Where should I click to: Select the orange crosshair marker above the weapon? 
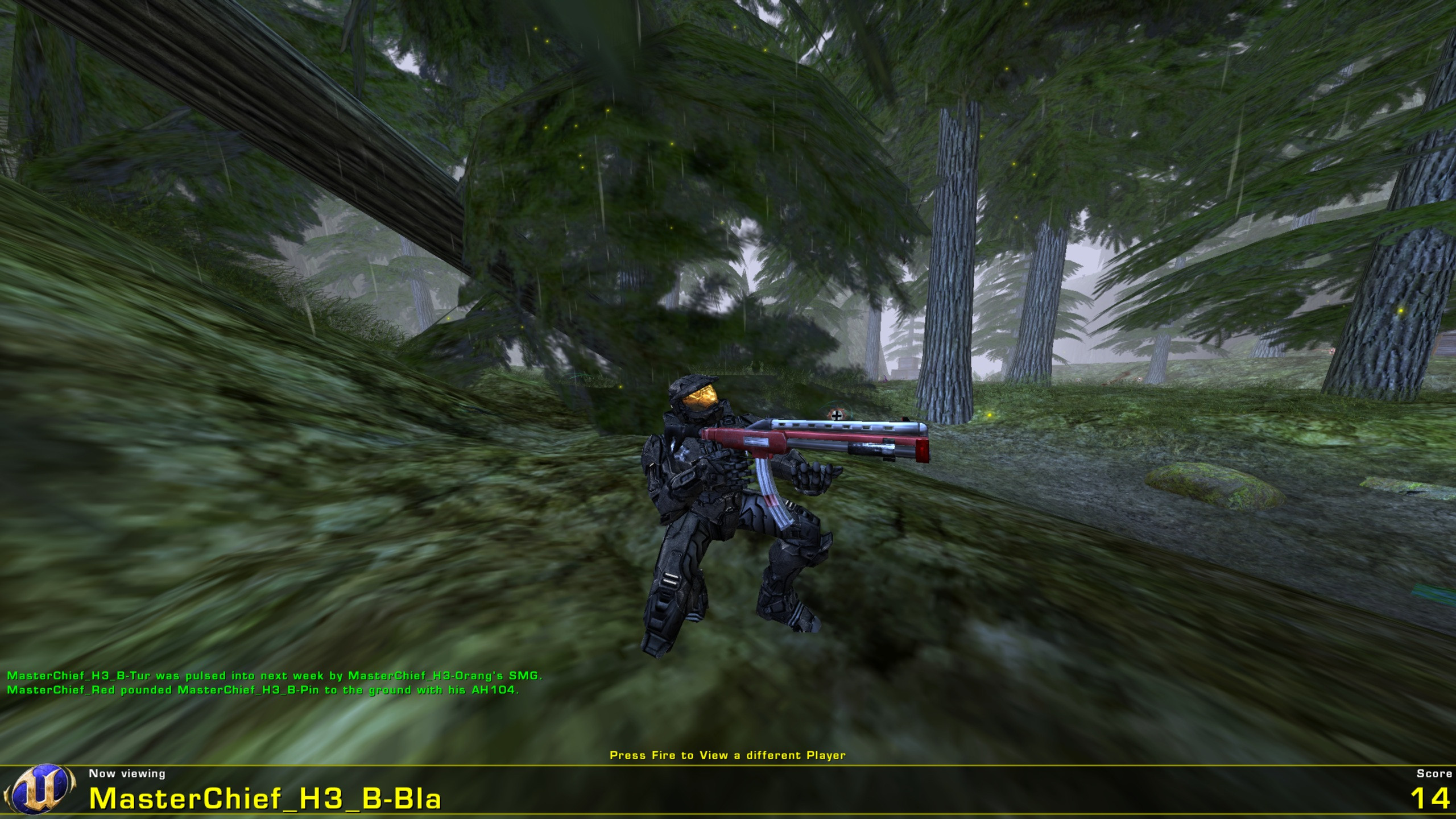point(837,415)
